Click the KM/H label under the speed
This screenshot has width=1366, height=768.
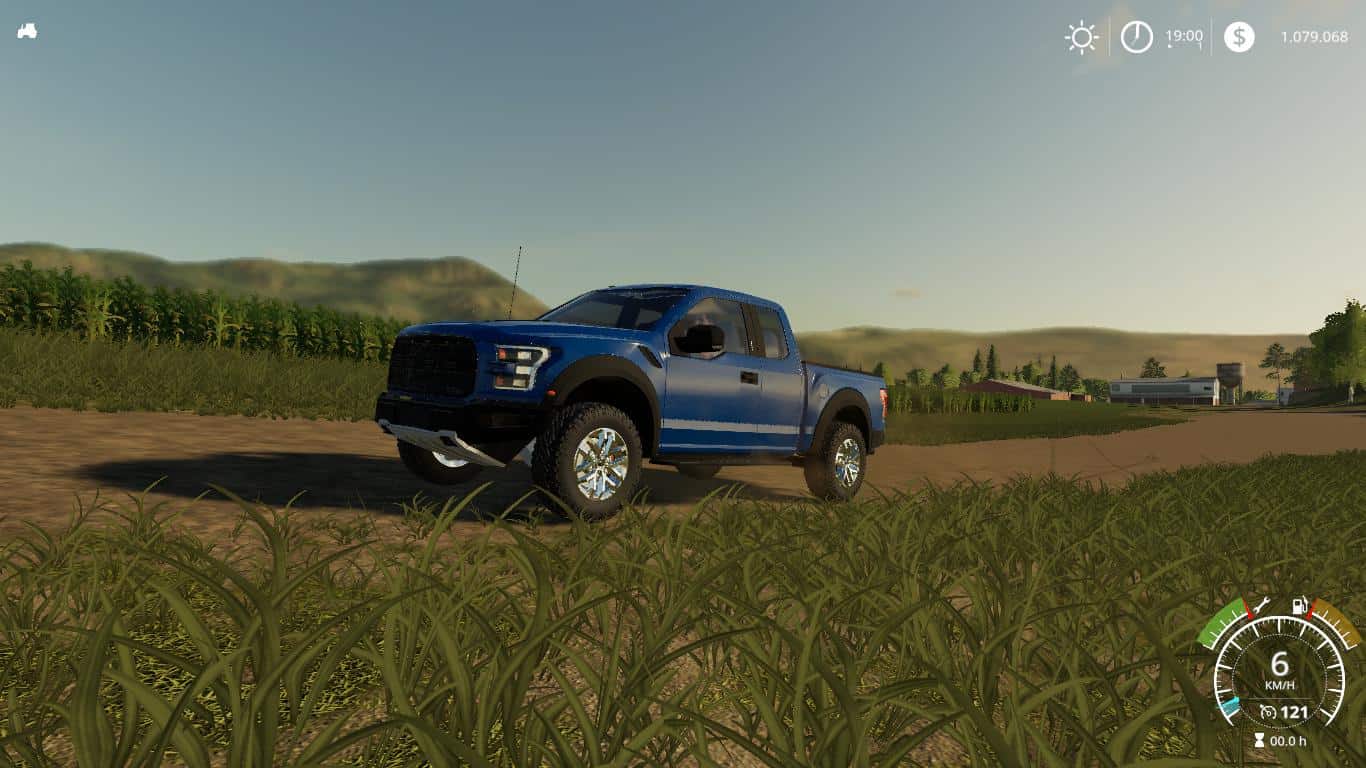[x=1281, y=684]
